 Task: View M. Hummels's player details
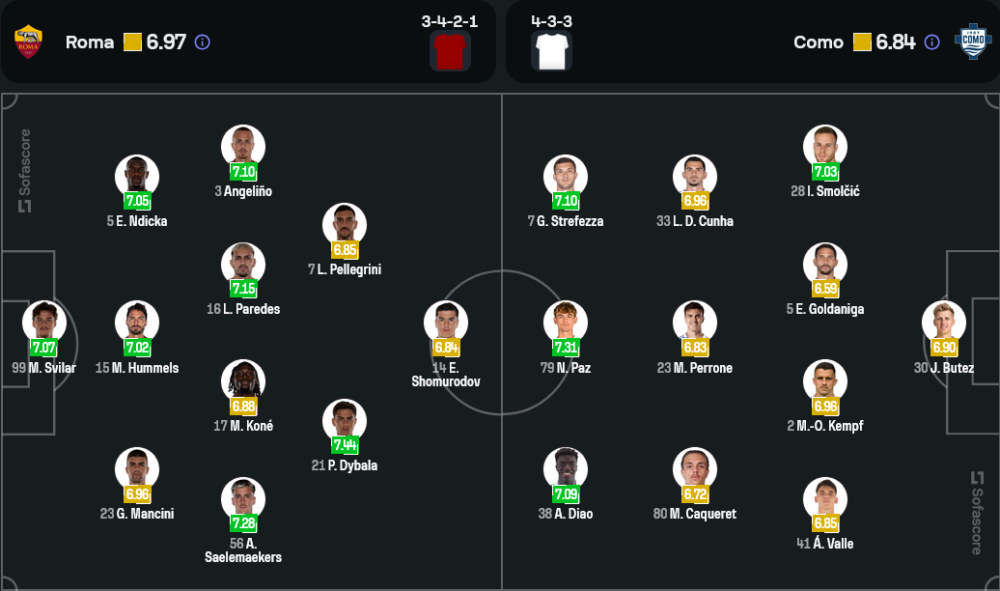coord(137,322)
